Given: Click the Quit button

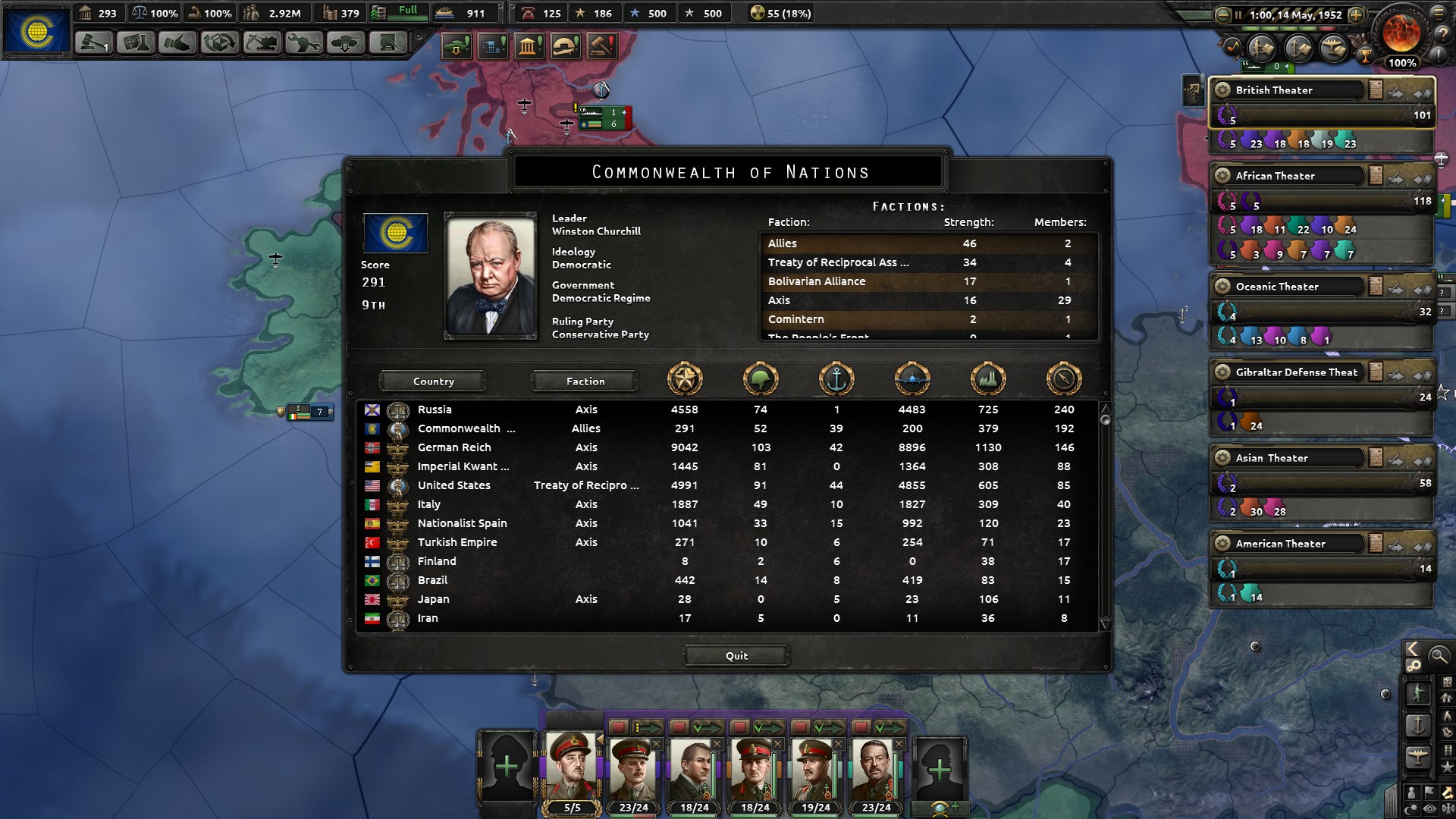Looking at the screenshot, I should (x=736, y=656).
